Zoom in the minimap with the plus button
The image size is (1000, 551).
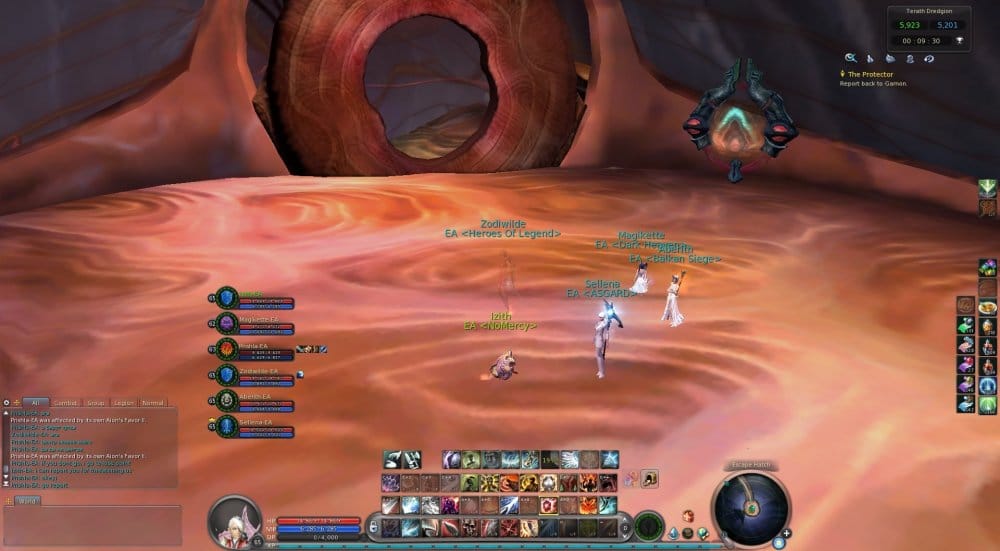tap(788, 533)
